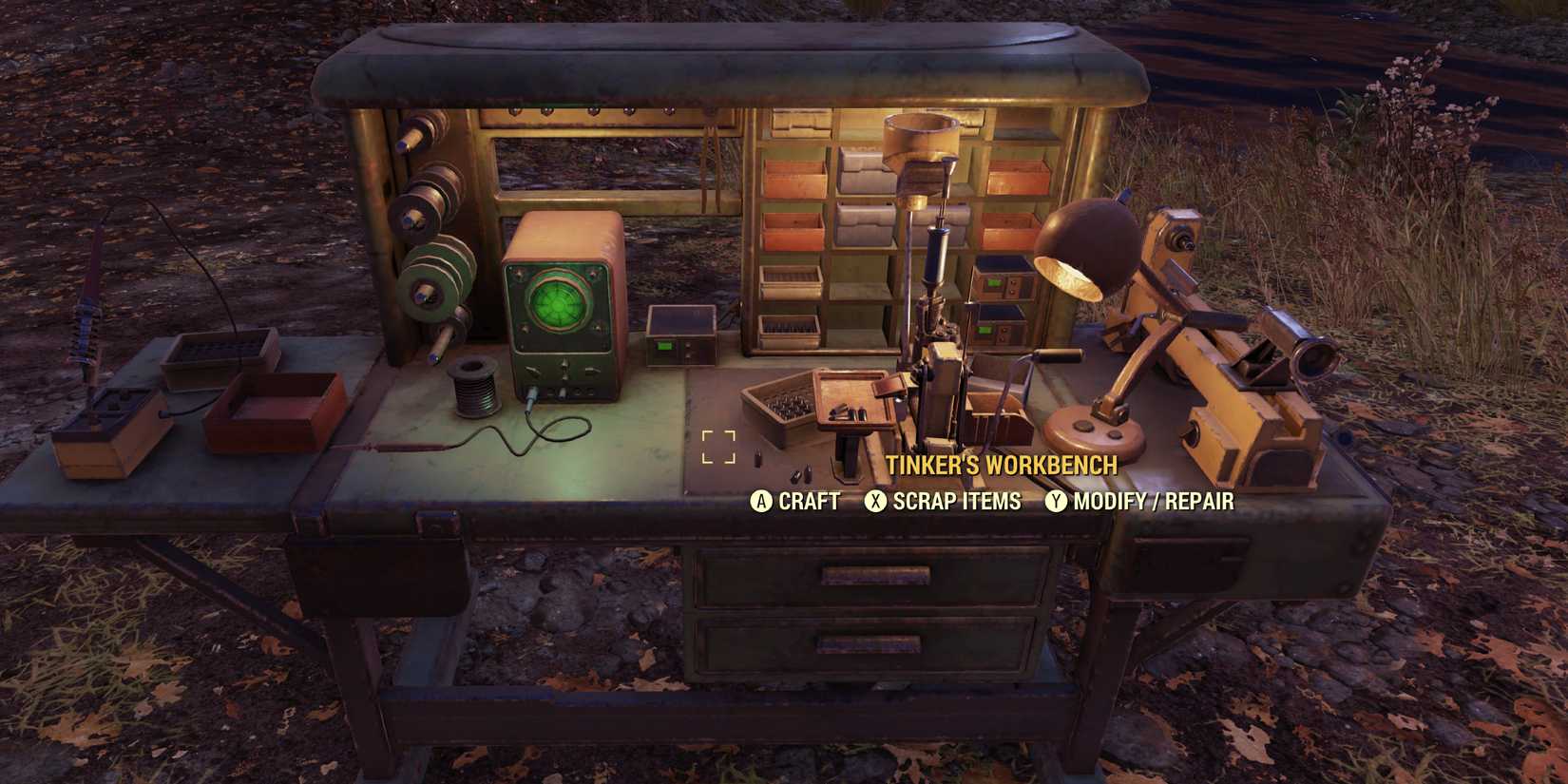Select the X Scrap Items prompt
Screen dimensions: 1568x784
947,501
